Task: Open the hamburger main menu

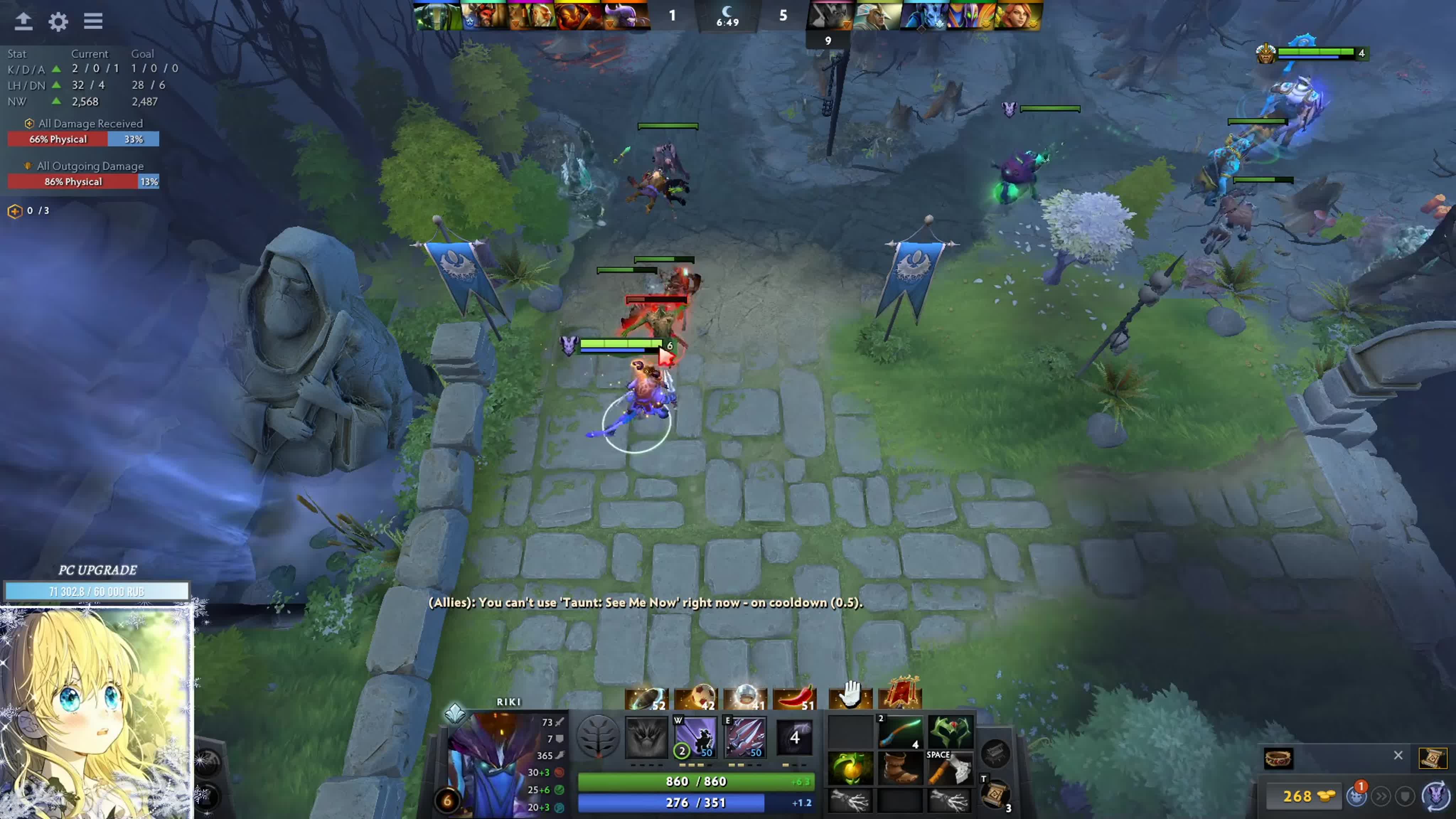Action: pos(93,21)
